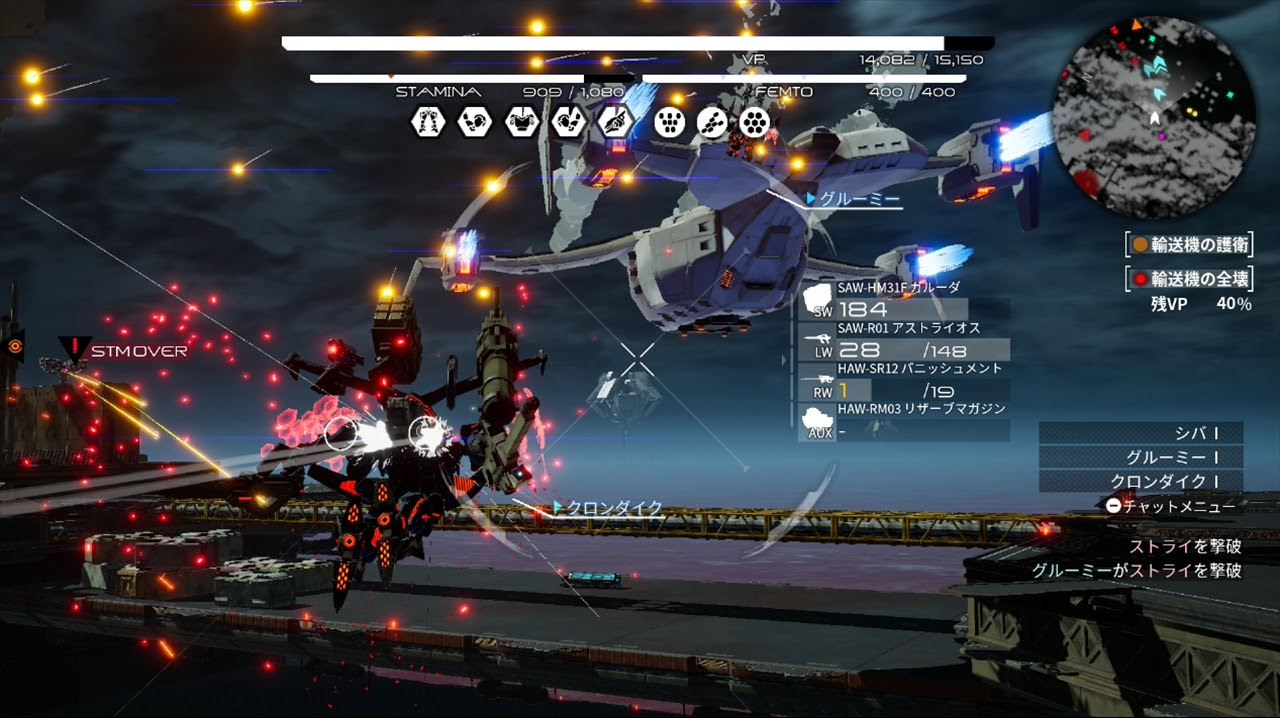Open the circular minimap radar
1280x718 pixels.
coord(1154,118)
